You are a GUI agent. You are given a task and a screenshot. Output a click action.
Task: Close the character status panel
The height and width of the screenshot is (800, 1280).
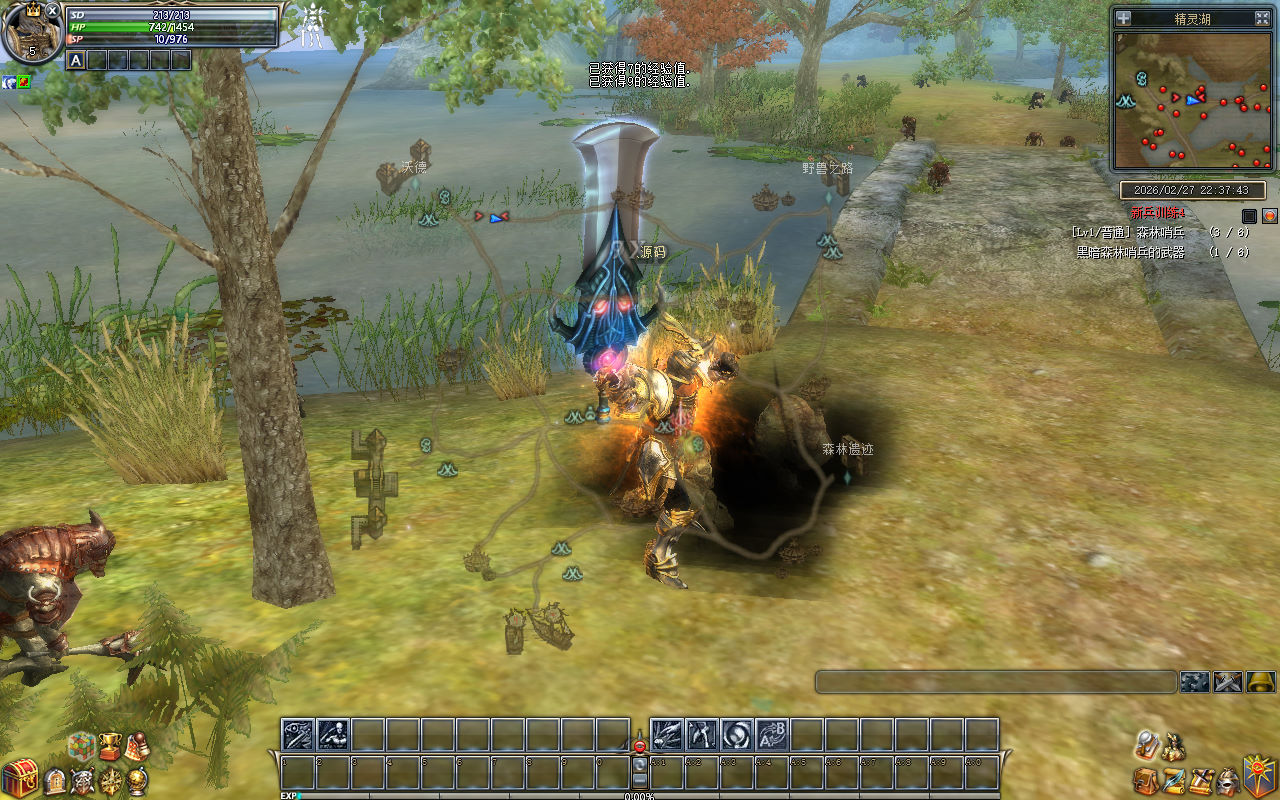coord(53,10)
